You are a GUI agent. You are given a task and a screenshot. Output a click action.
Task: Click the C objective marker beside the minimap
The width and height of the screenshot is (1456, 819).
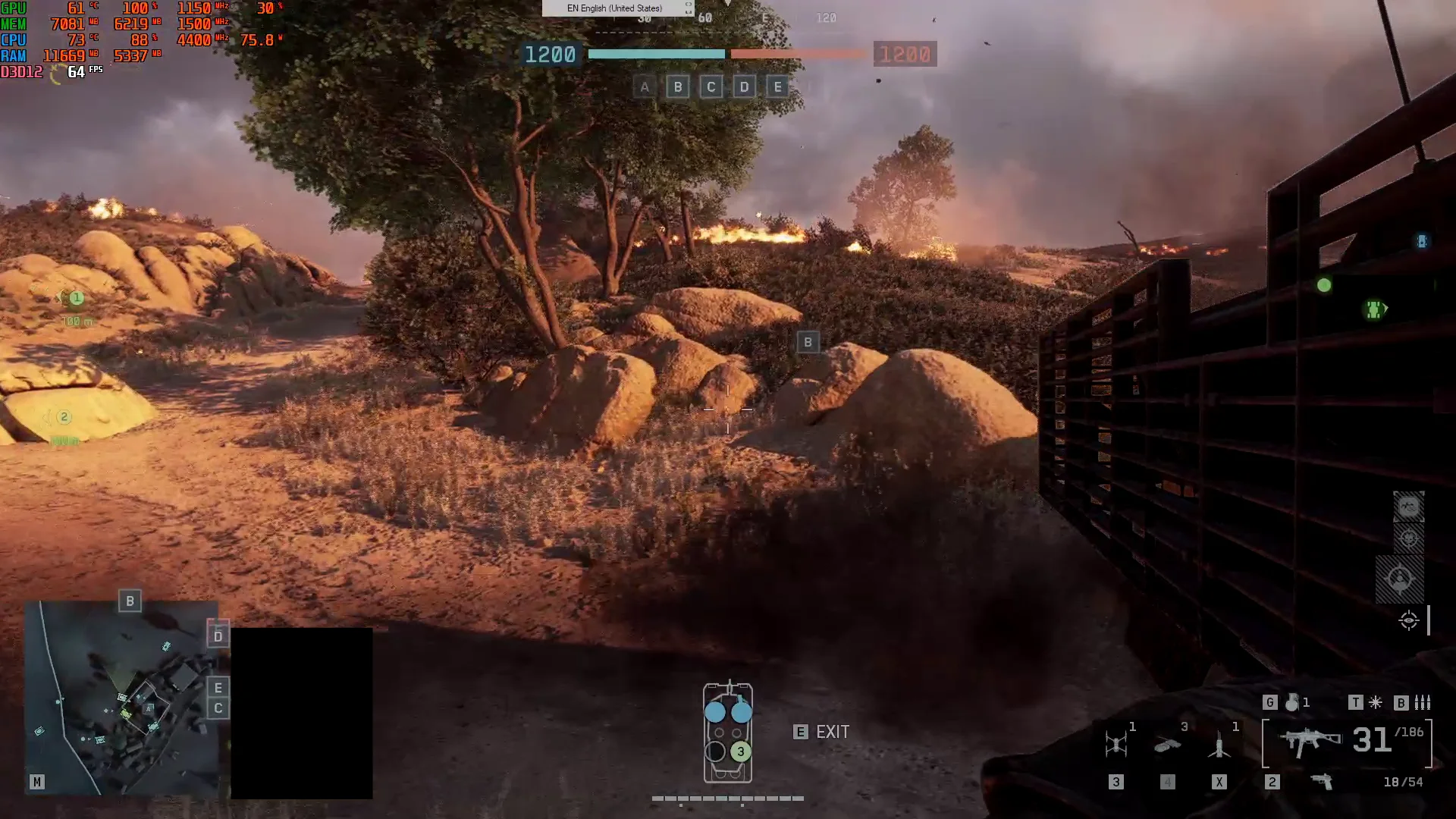click(218, 708)
